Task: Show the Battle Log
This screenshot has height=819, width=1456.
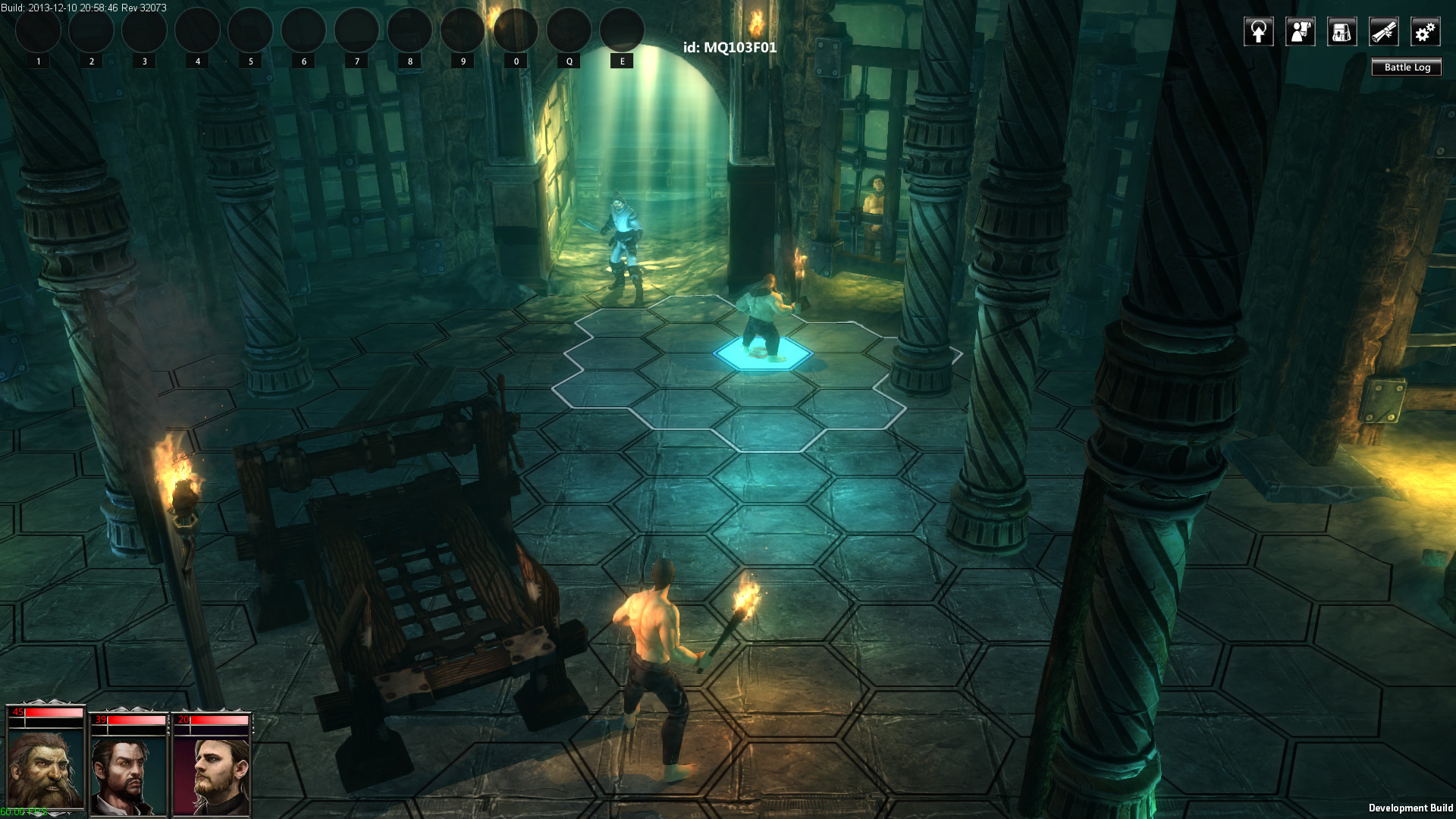Action: [1407, 67]
